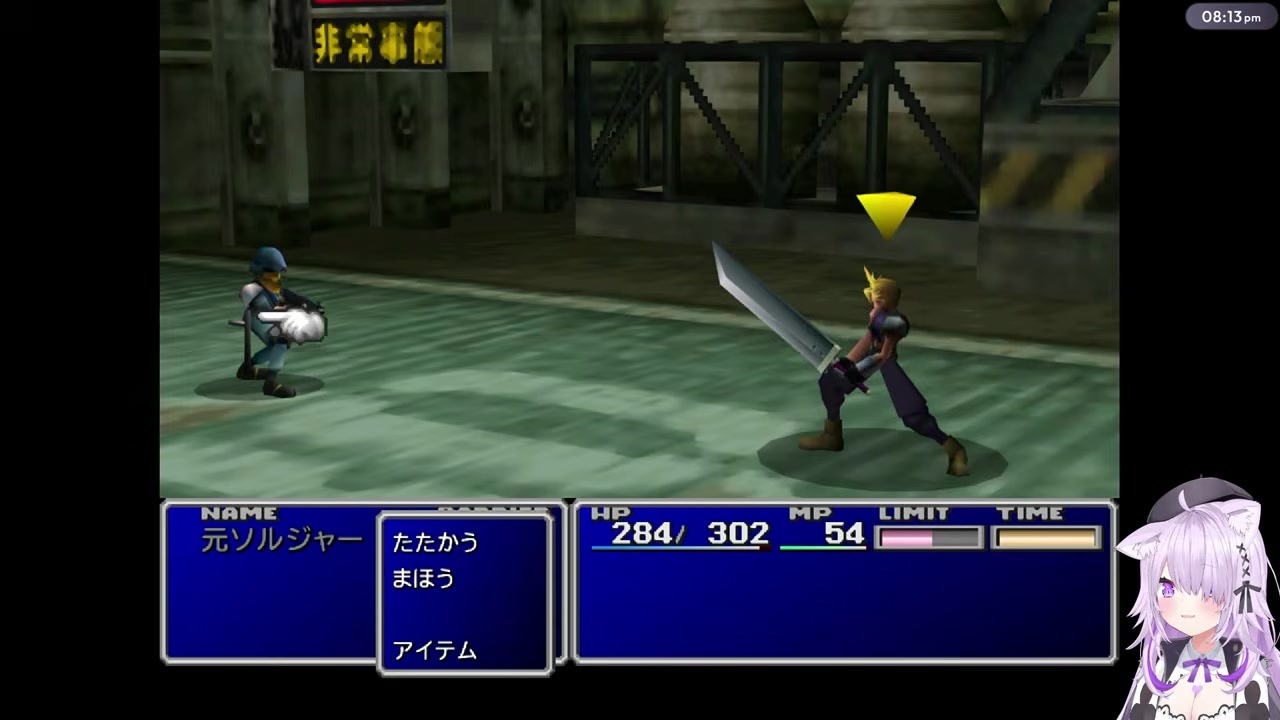Click the TIME gauge bar
The height and width of the screenshot is (720, 1280).
click(x=1044, y=538)
